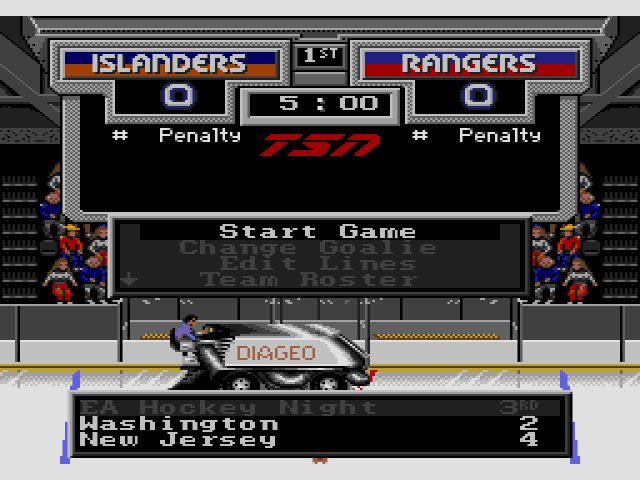Select the Start Game menu option
640x480 pixels.
point(318,232)
